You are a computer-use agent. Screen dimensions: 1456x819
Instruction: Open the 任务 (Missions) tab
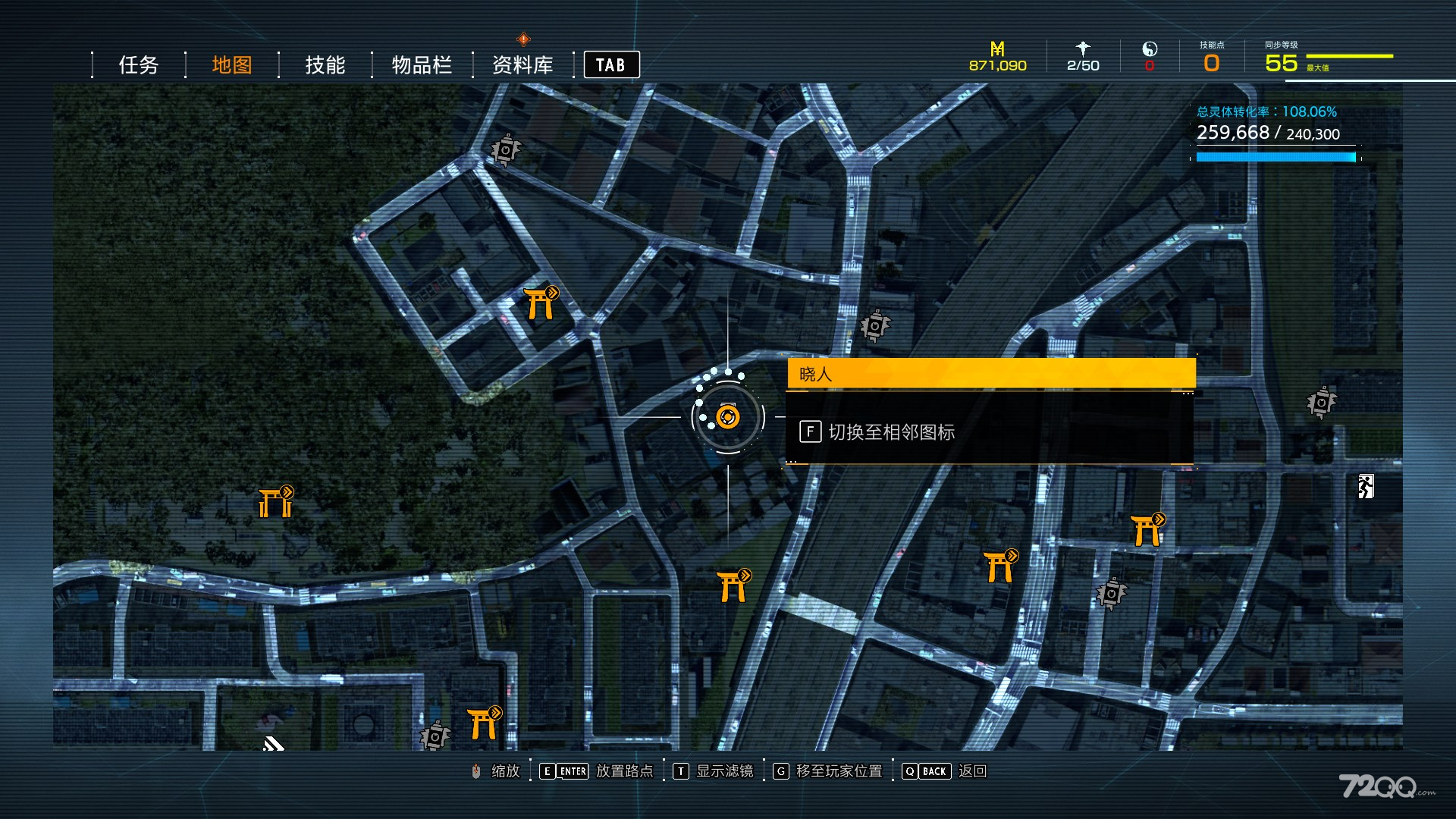coord(138,65)
